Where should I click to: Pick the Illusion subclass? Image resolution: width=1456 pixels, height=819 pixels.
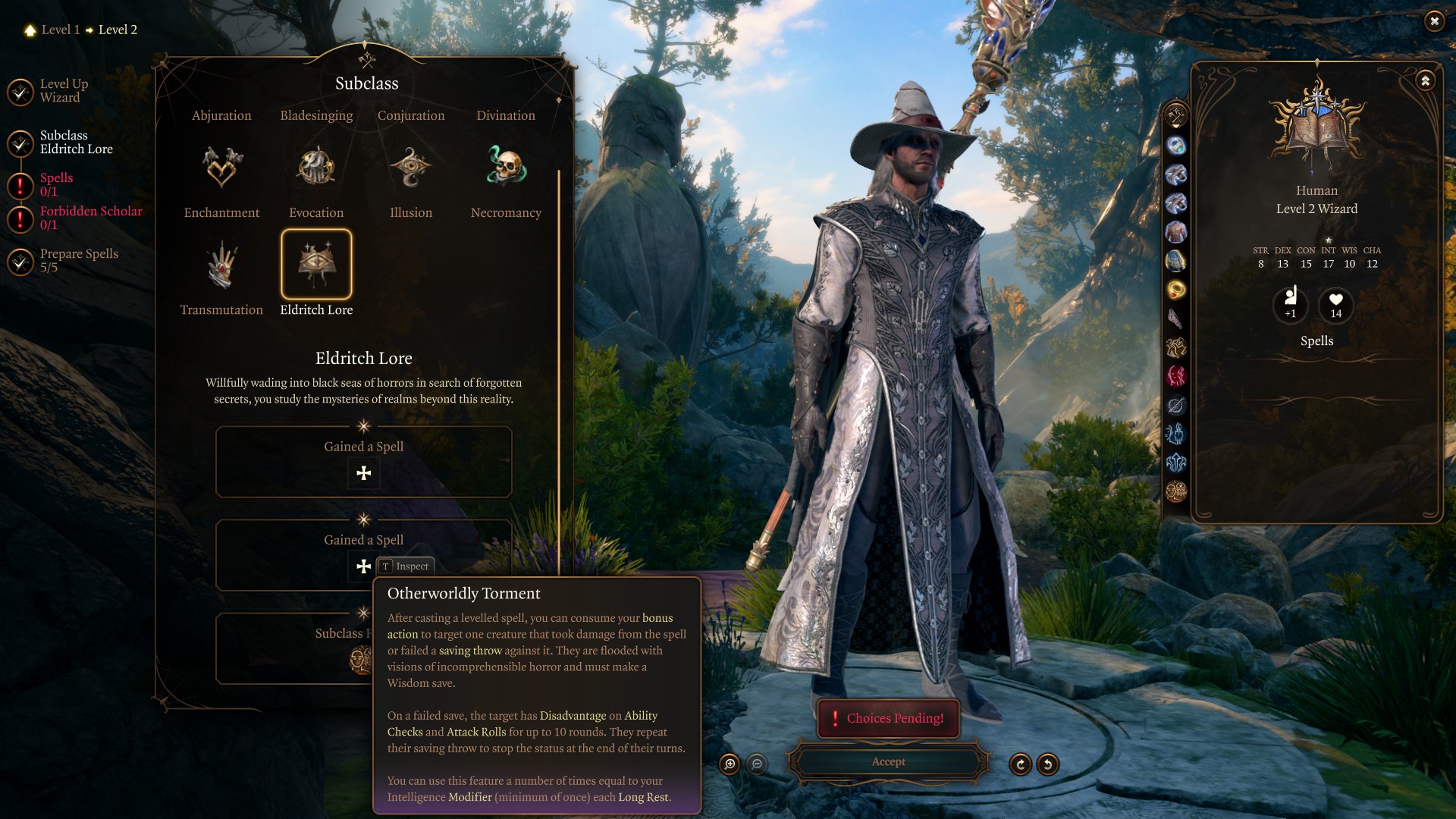click(x=411, y=168)
